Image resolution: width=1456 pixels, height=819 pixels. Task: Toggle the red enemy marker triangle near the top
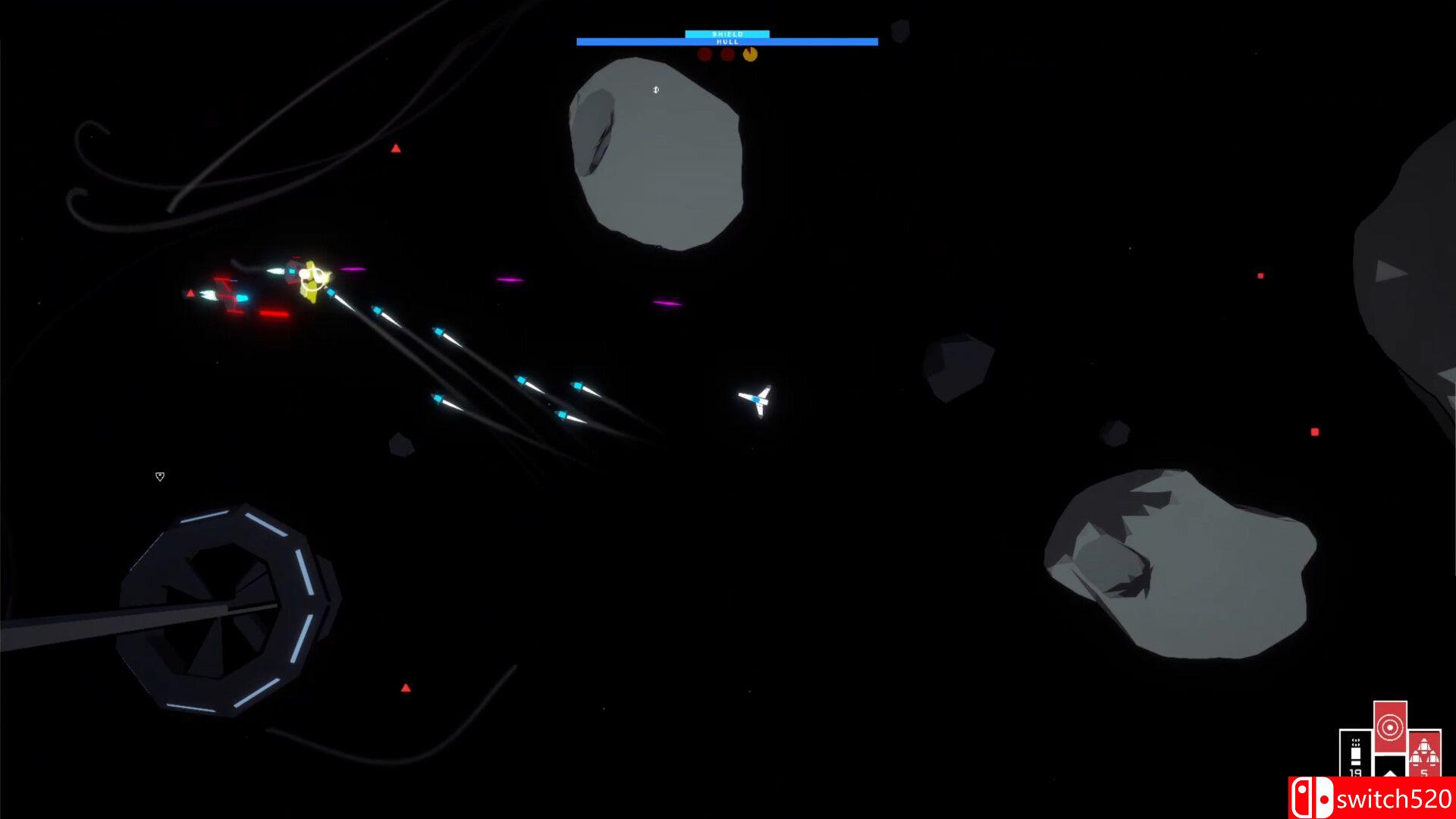click(395, 149)
